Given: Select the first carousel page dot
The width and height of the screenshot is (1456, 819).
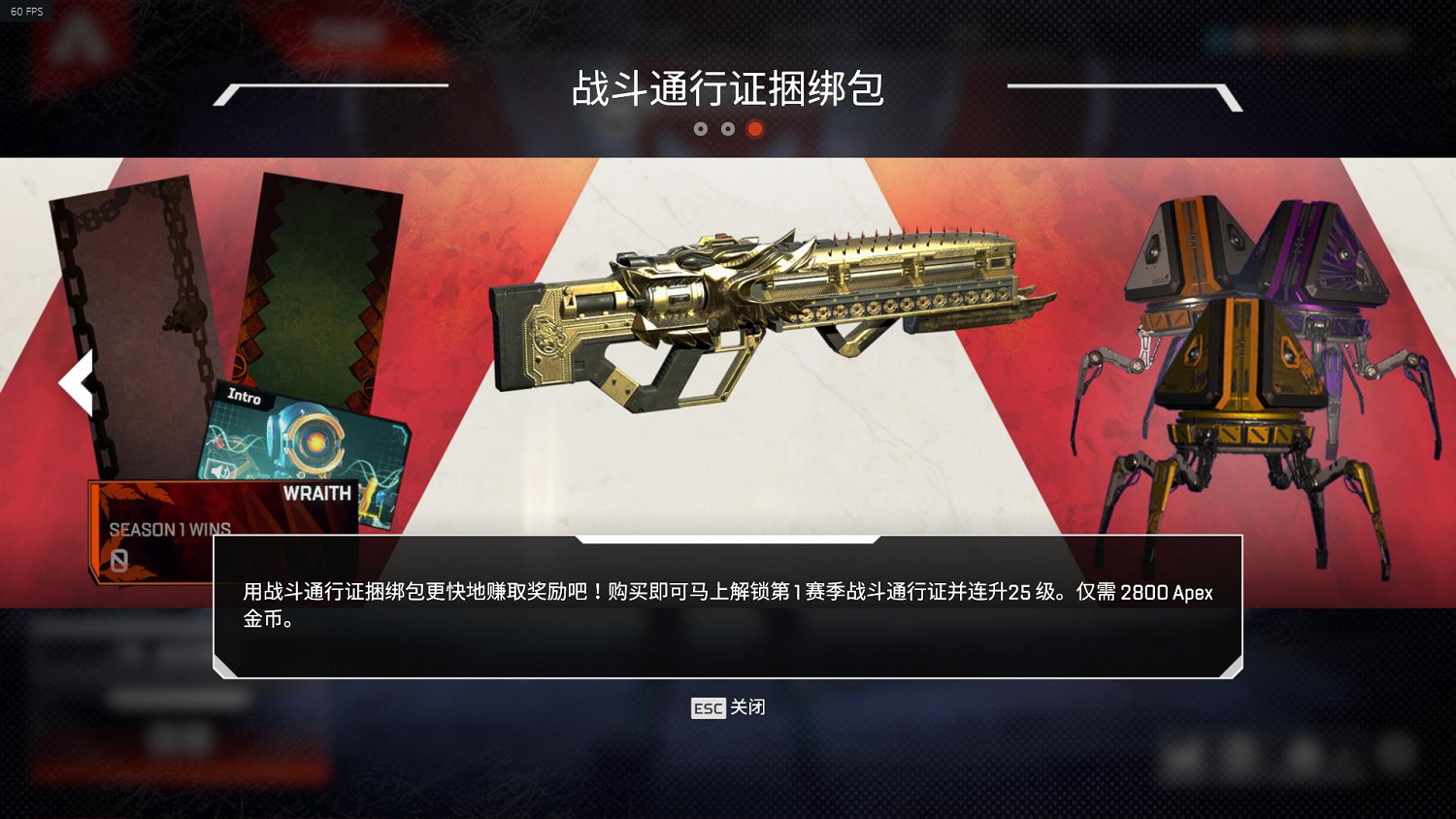Looking at the screenshot, I should [x=702, y=128].
